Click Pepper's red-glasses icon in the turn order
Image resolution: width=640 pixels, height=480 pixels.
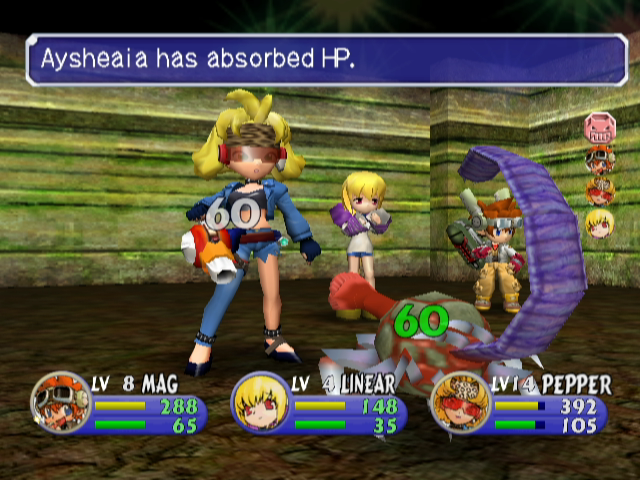[599, 190]
